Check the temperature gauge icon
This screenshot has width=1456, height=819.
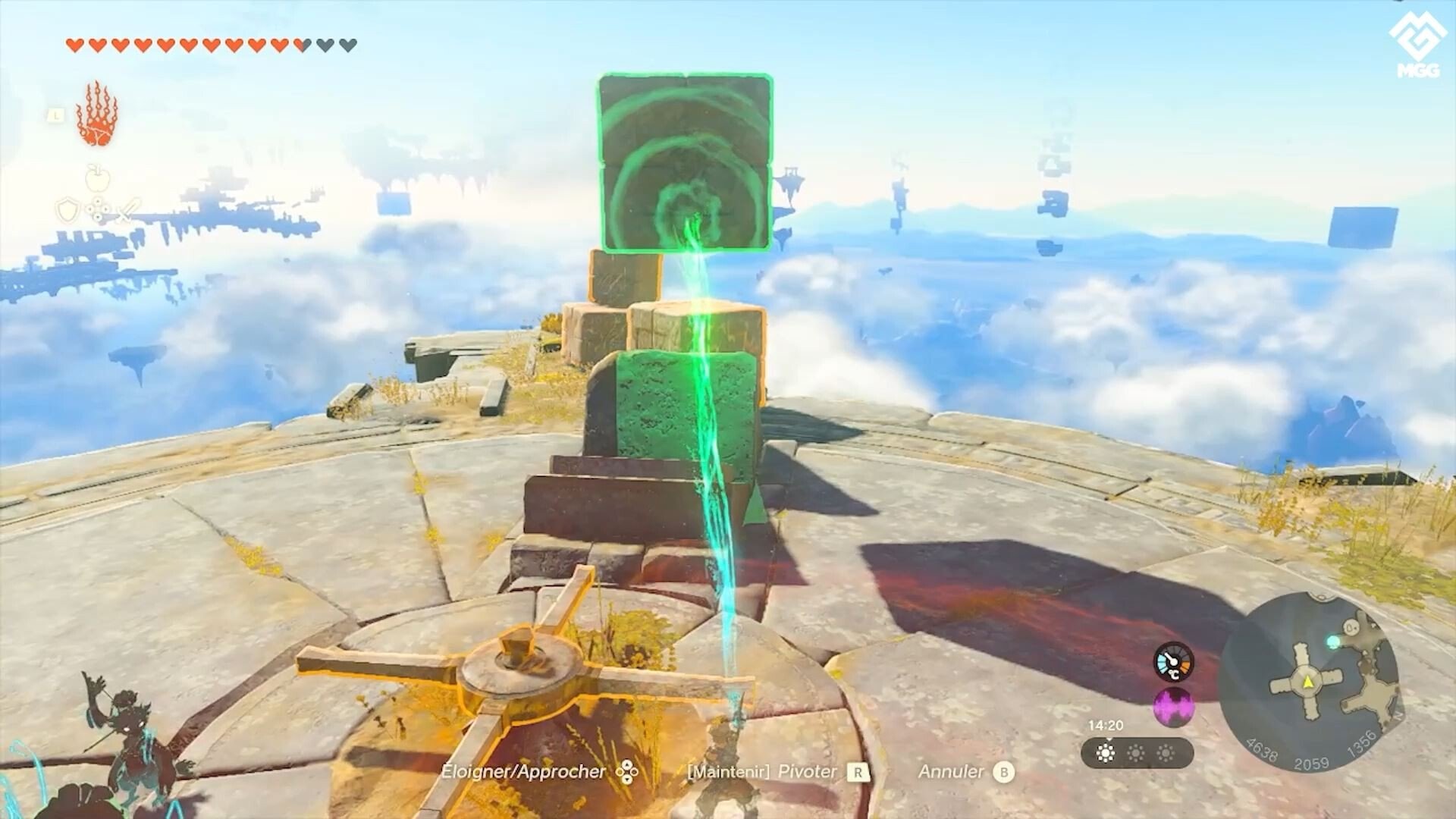tap(1173, 662)
